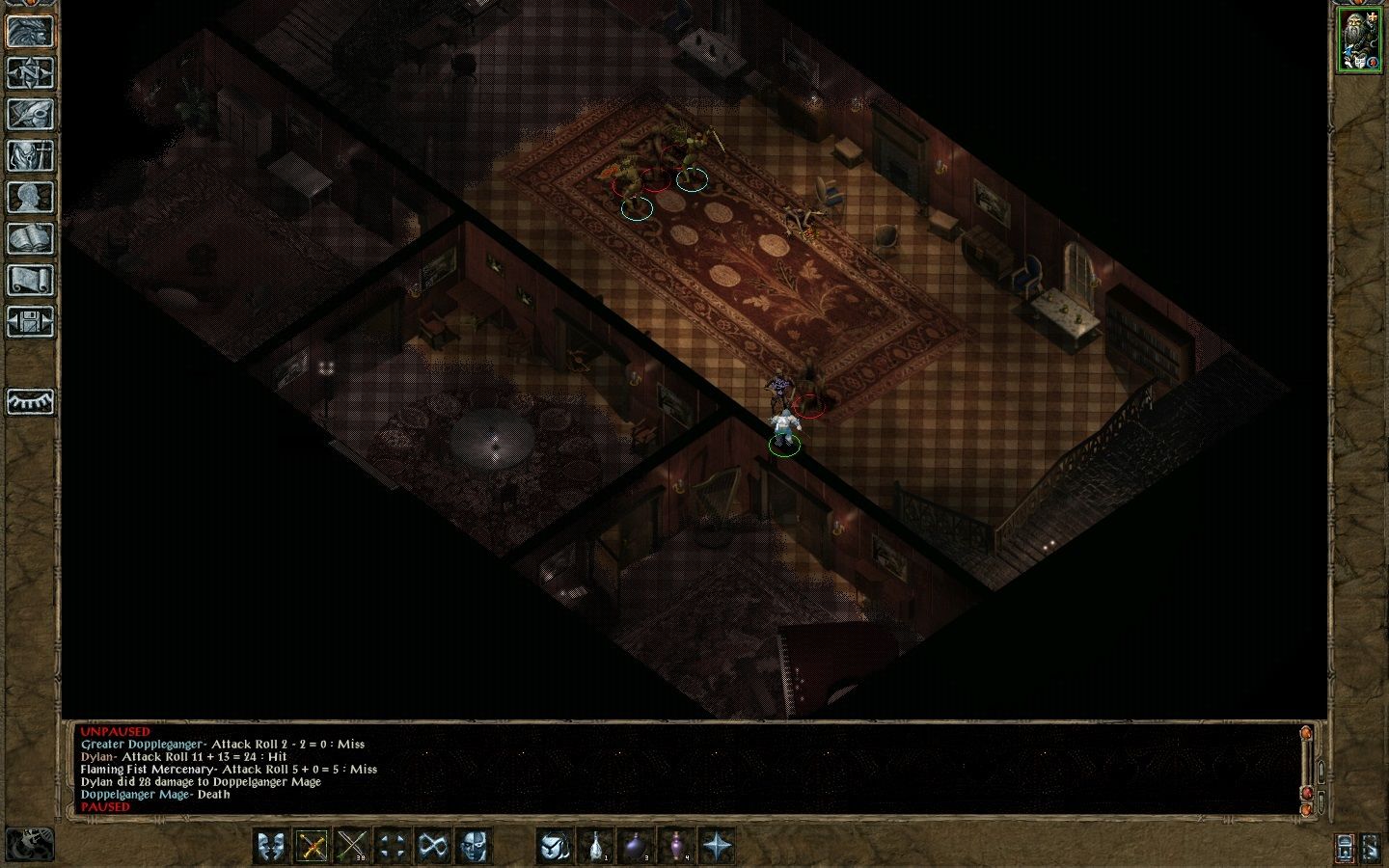Screen dimensions: 1389x868
Task: Activate the infinity-shaped action button
Action: [433, 846]
